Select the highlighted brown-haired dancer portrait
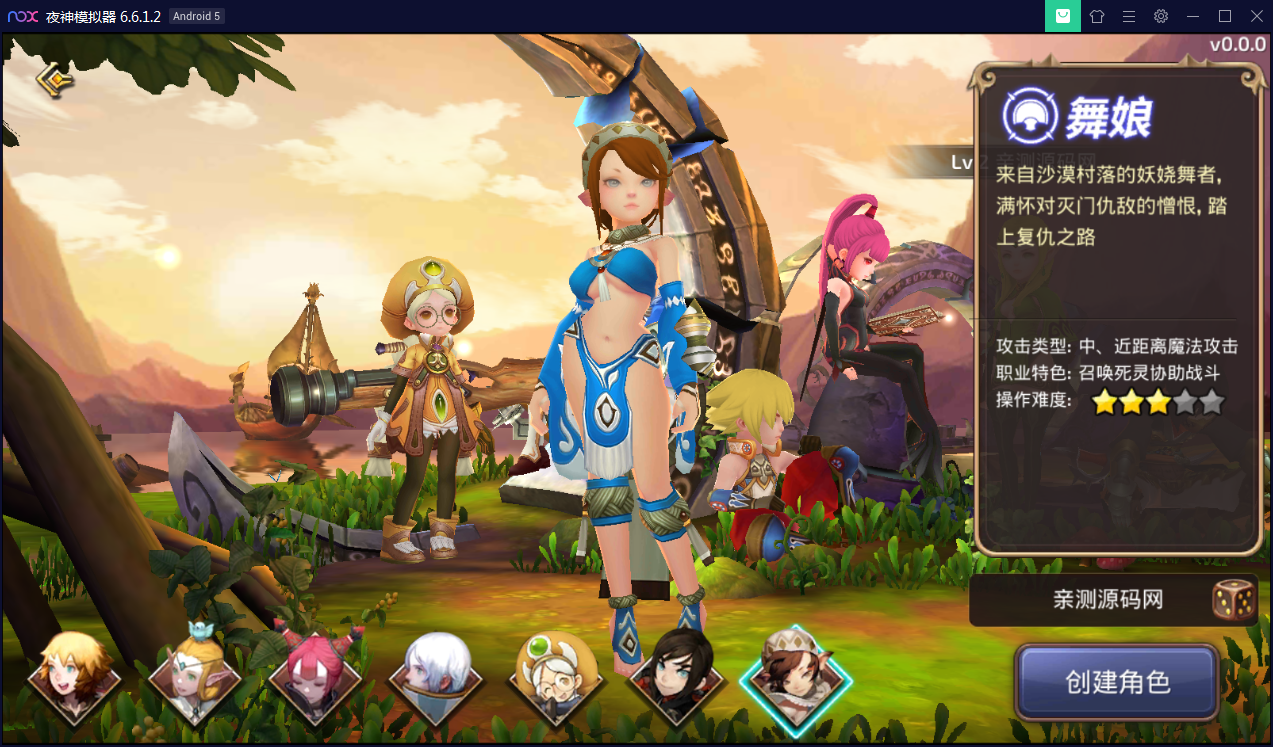Image resolution: width=1273 pixels, height=747 pixels. [795, 676]
